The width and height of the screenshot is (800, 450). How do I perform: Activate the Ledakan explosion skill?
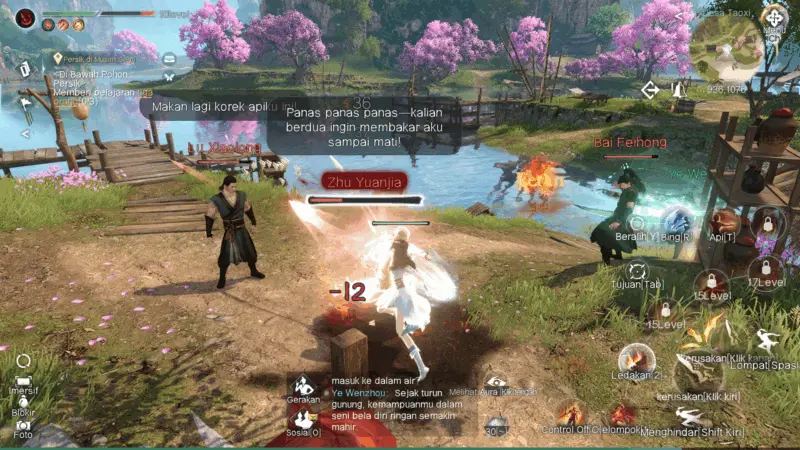pyautogui.click(x=636, y=359)
